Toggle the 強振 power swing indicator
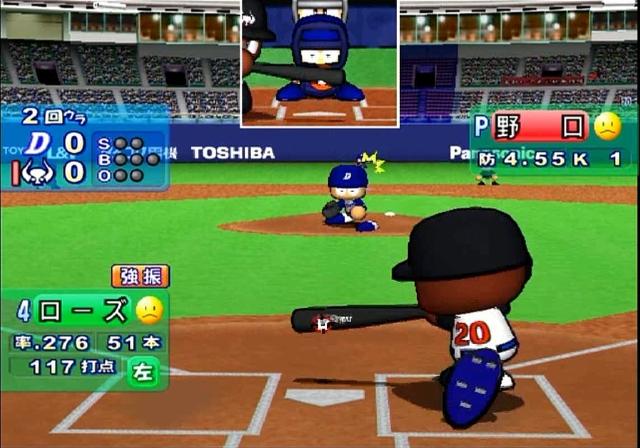This screenshot has height=448, width=640. (x=141, y=275)
